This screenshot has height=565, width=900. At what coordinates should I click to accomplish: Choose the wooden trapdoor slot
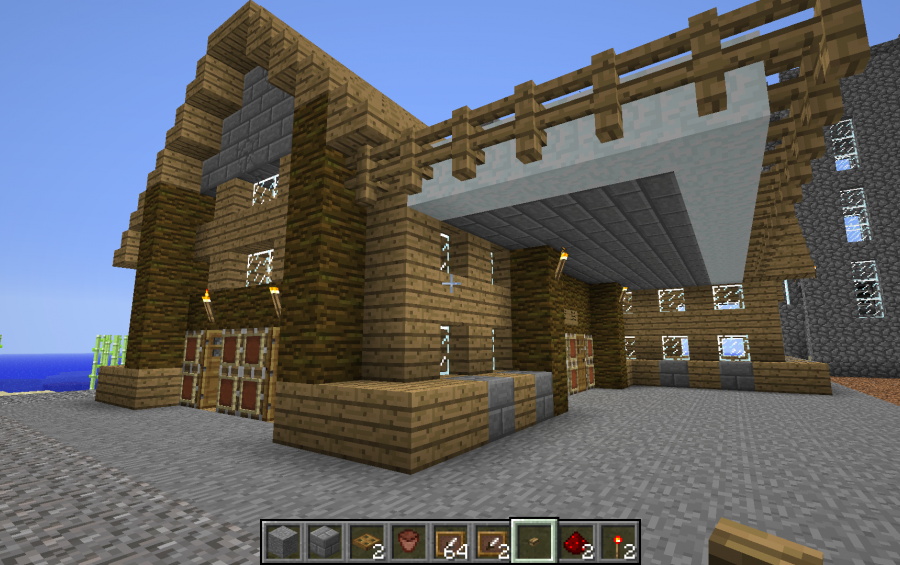[x=365, y=542]
